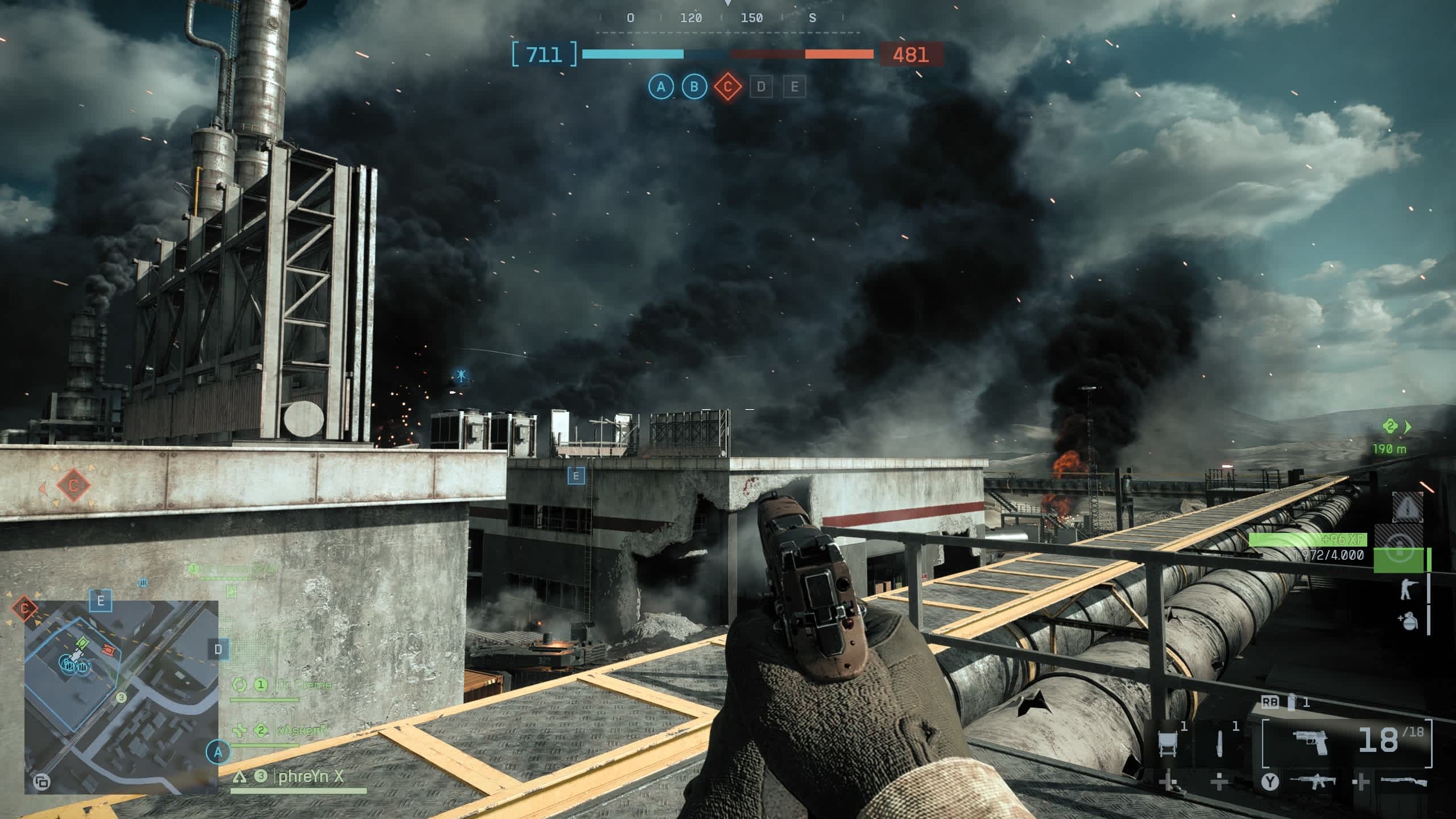Select squad member Dr Crema
Screen dimensions: 1456x819
(x=304, y=685)
